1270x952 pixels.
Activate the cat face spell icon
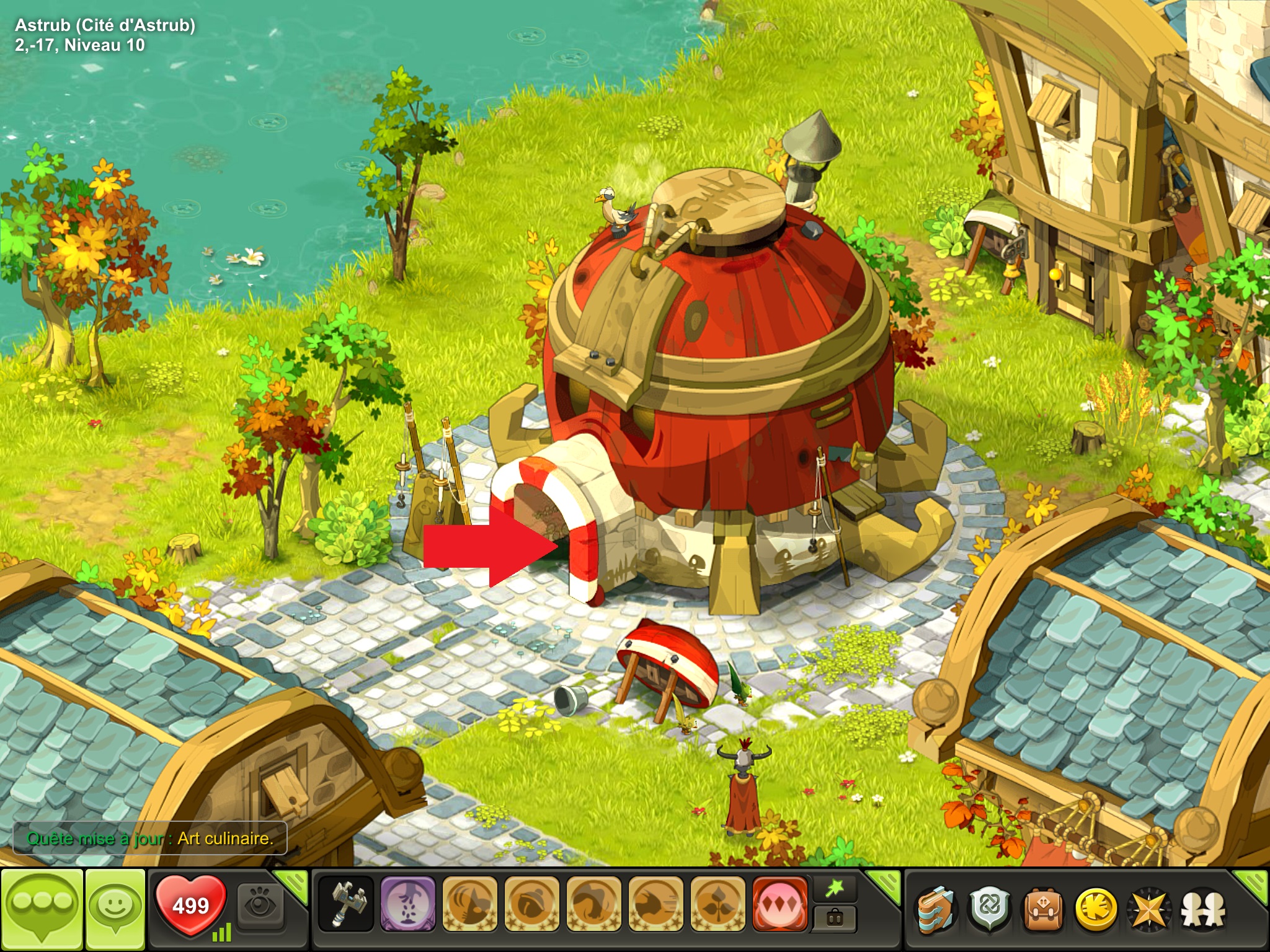tap(469, 905)
